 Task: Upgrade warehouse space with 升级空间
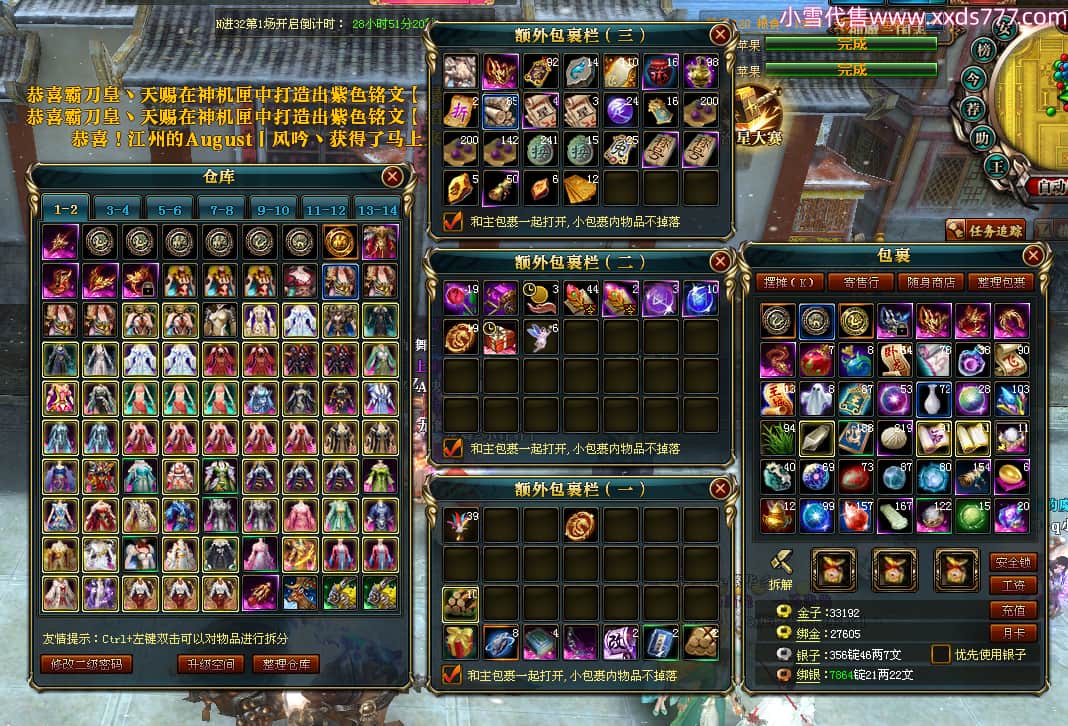coord(210,664)
